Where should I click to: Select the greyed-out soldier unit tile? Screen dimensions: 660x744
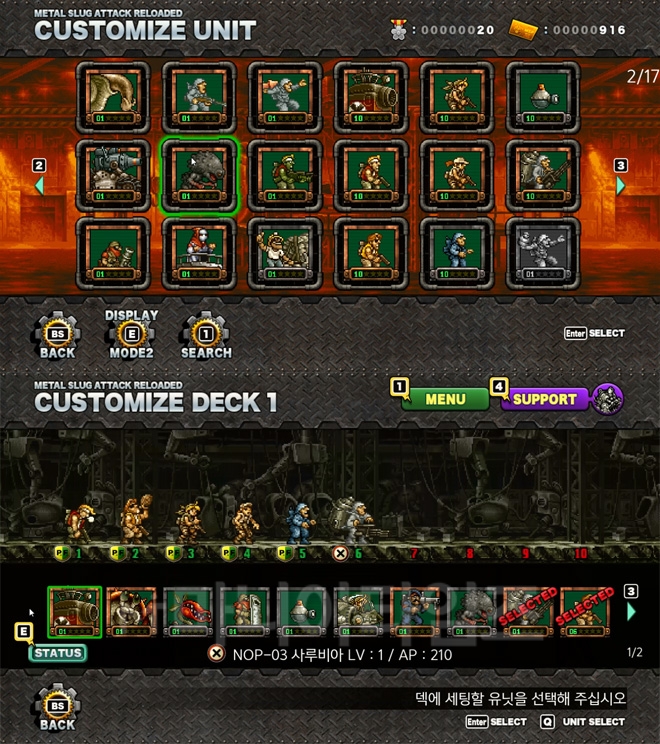(x=543, y=252)
